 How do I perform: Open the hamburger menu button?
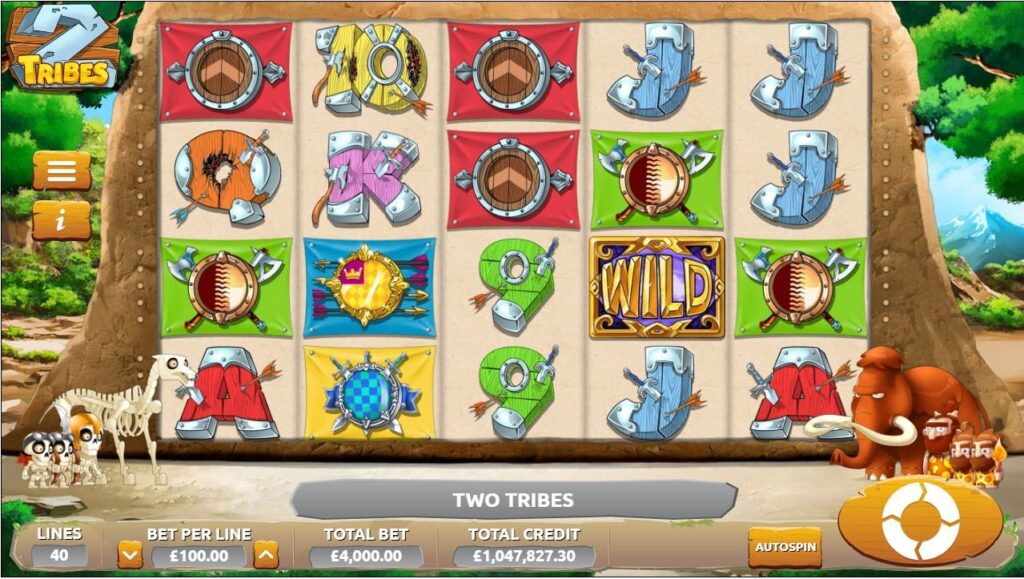click(x=62, y=170)
